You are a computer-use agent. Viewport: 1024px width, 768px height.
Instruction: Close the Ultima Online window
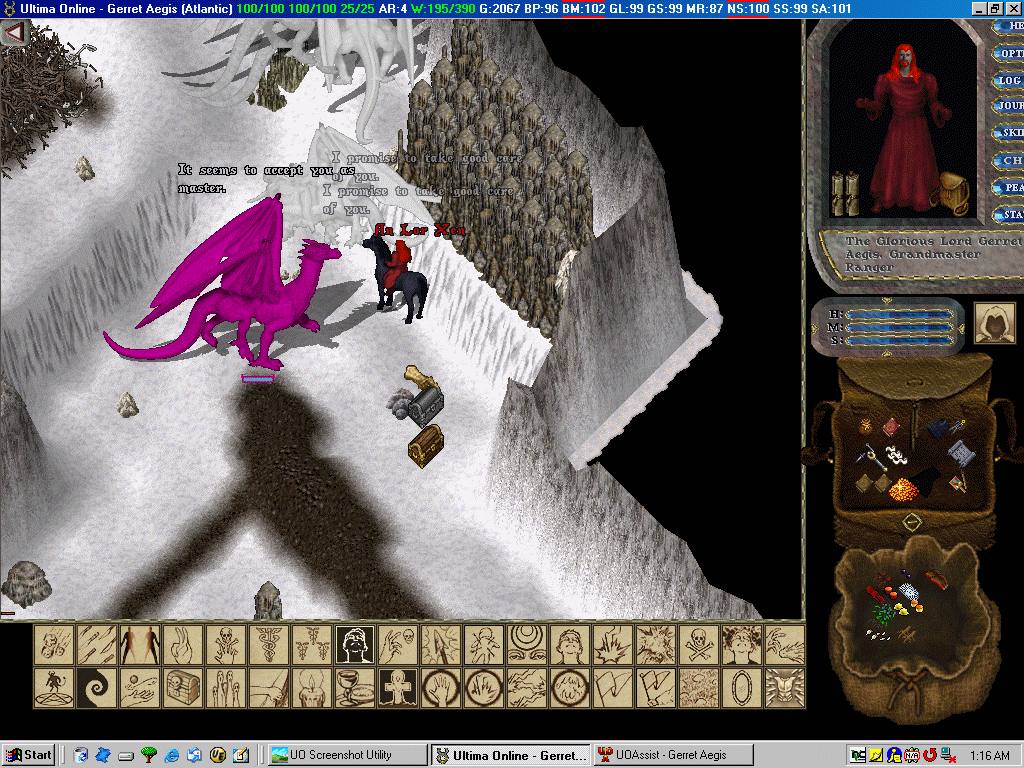(1013, 8)
